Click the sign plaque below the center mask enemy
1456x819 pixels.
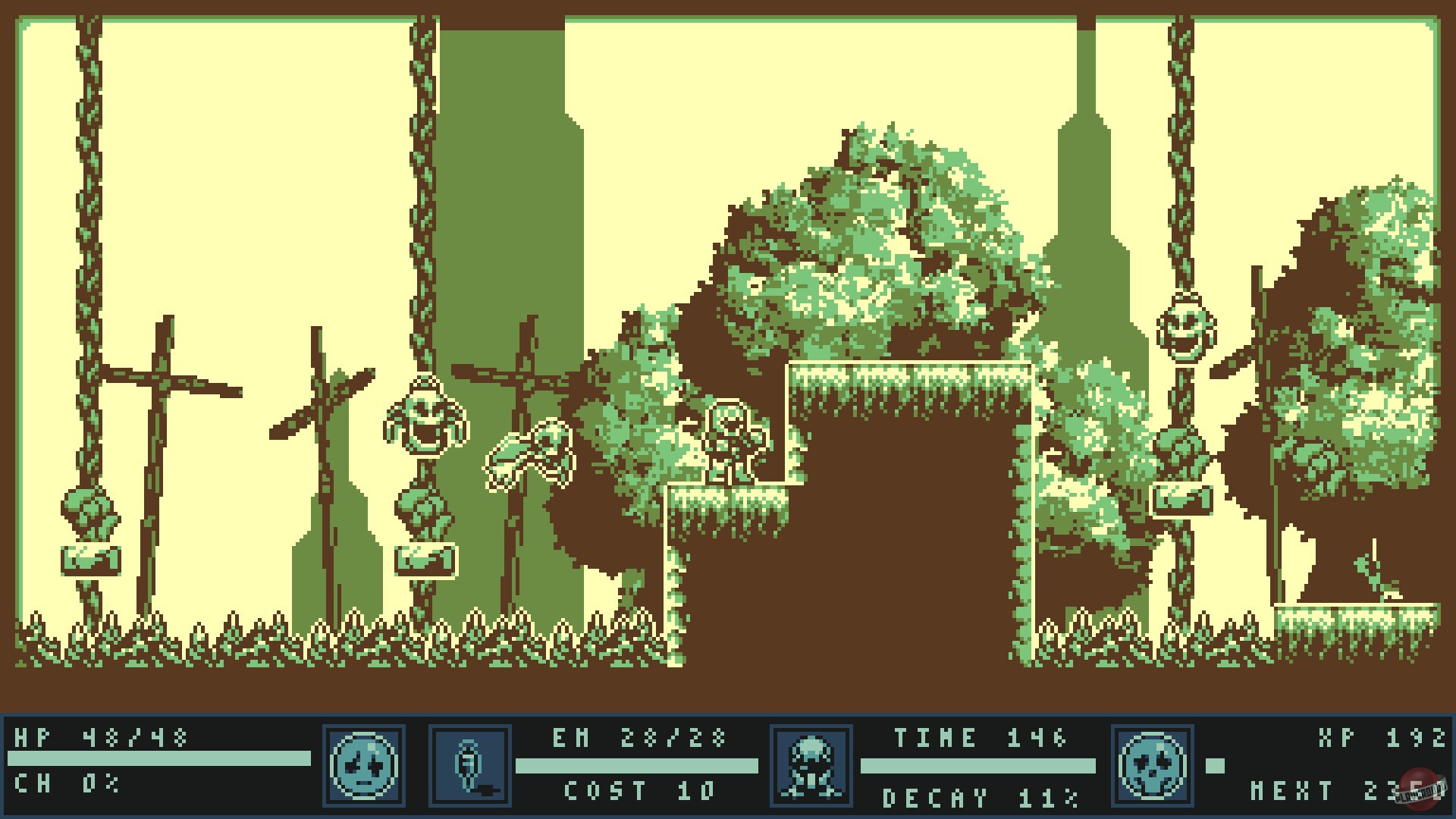[x=423, y=561]
